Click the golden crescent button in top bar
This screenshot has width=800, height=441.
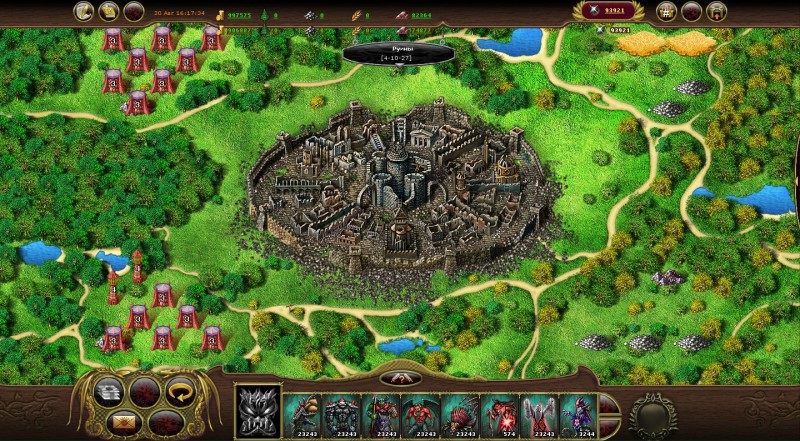84,12
